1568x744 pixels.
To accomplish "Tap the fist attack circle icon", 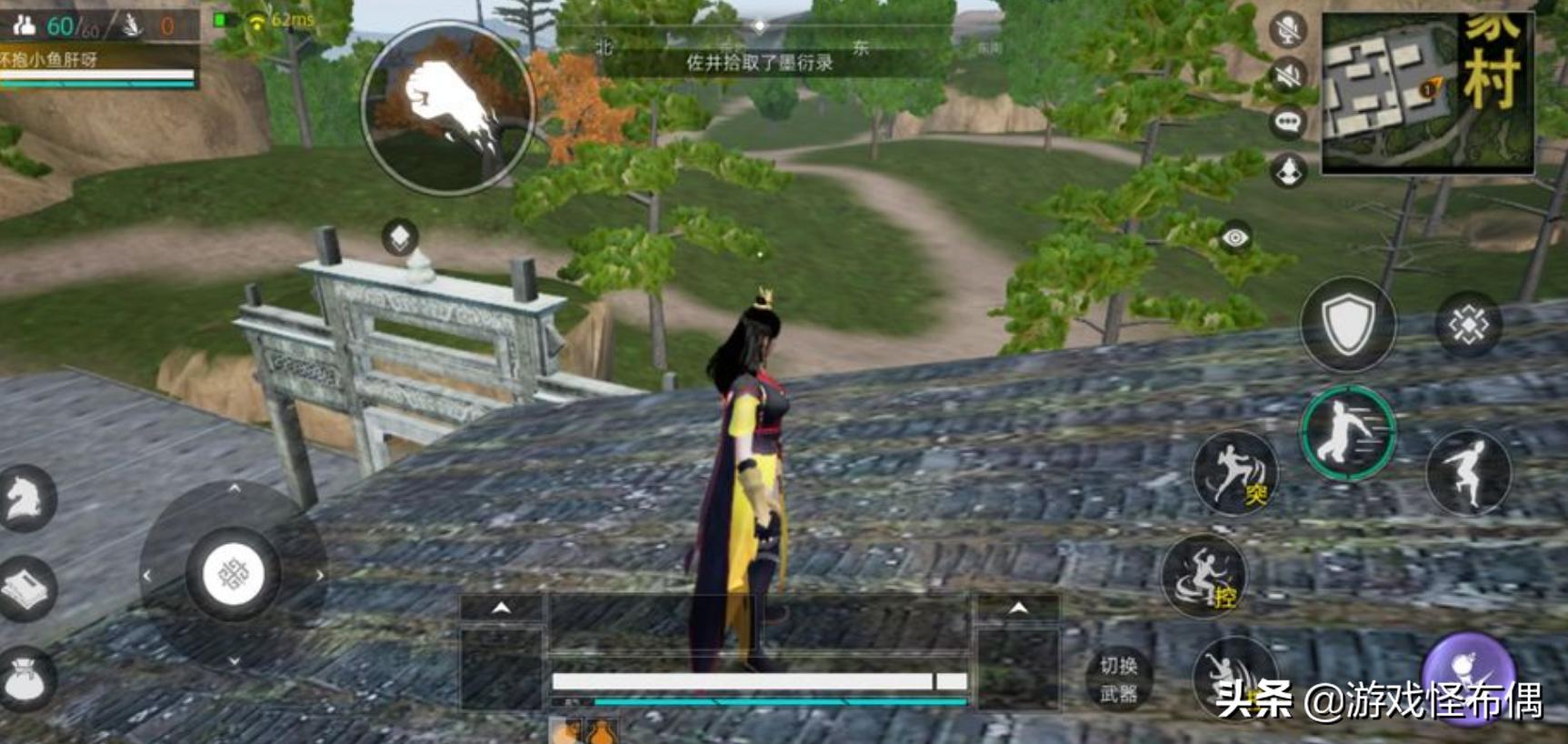I will (x=447, y=108).
